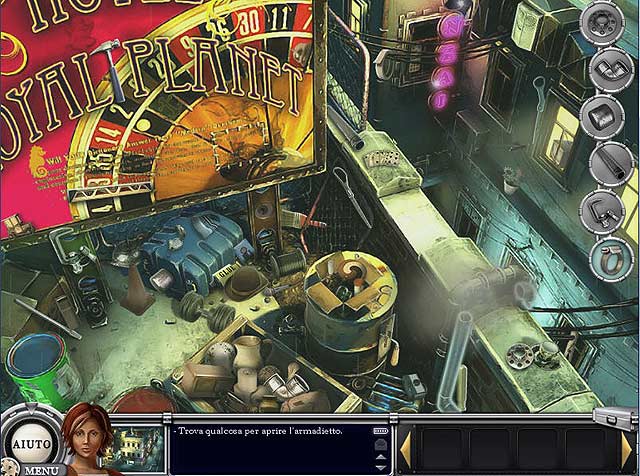Viewport: 640px width, 476px height.
Task: Click the AIUTO hint button
Action: [26, 442]
